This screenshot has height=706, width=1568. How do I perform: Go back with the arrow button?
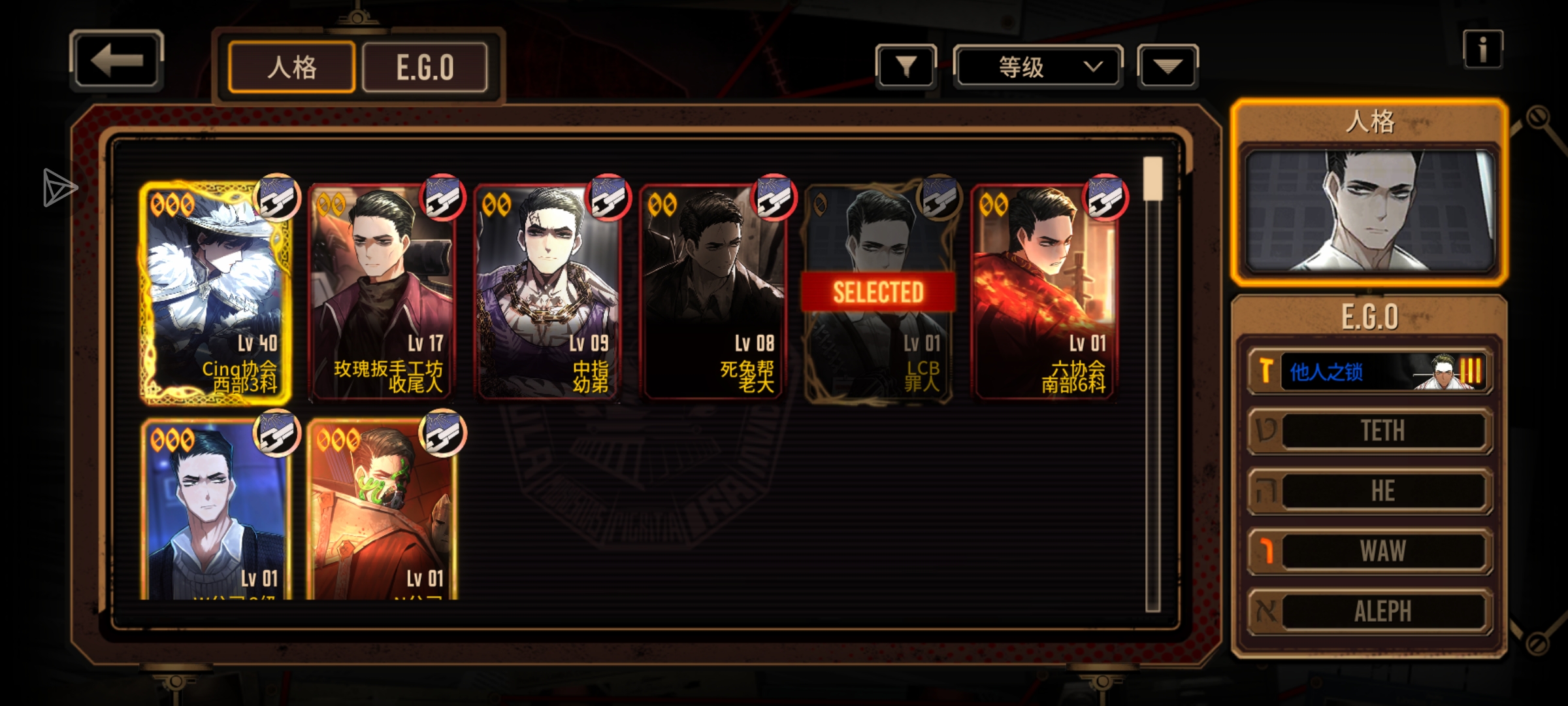coord(116,60)
